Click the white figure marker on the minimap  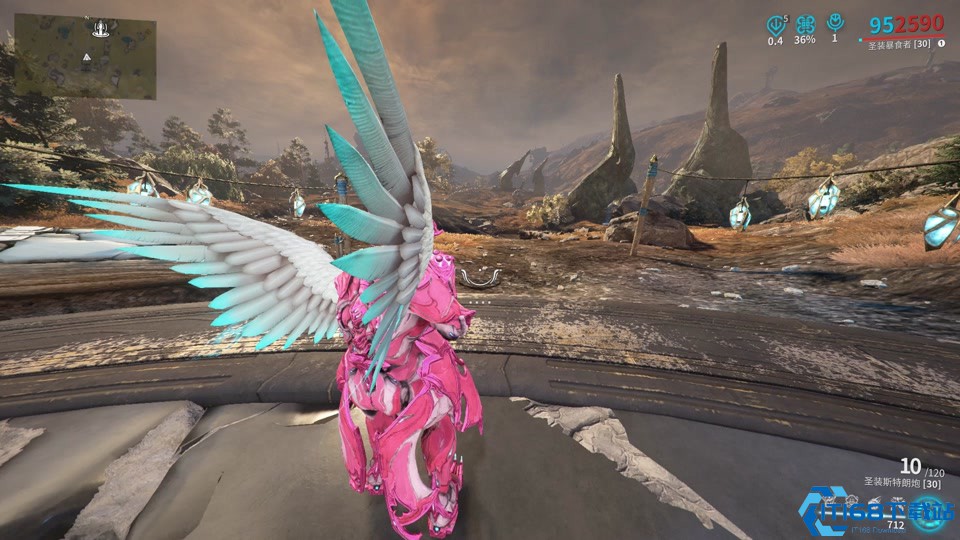(100, 27)
